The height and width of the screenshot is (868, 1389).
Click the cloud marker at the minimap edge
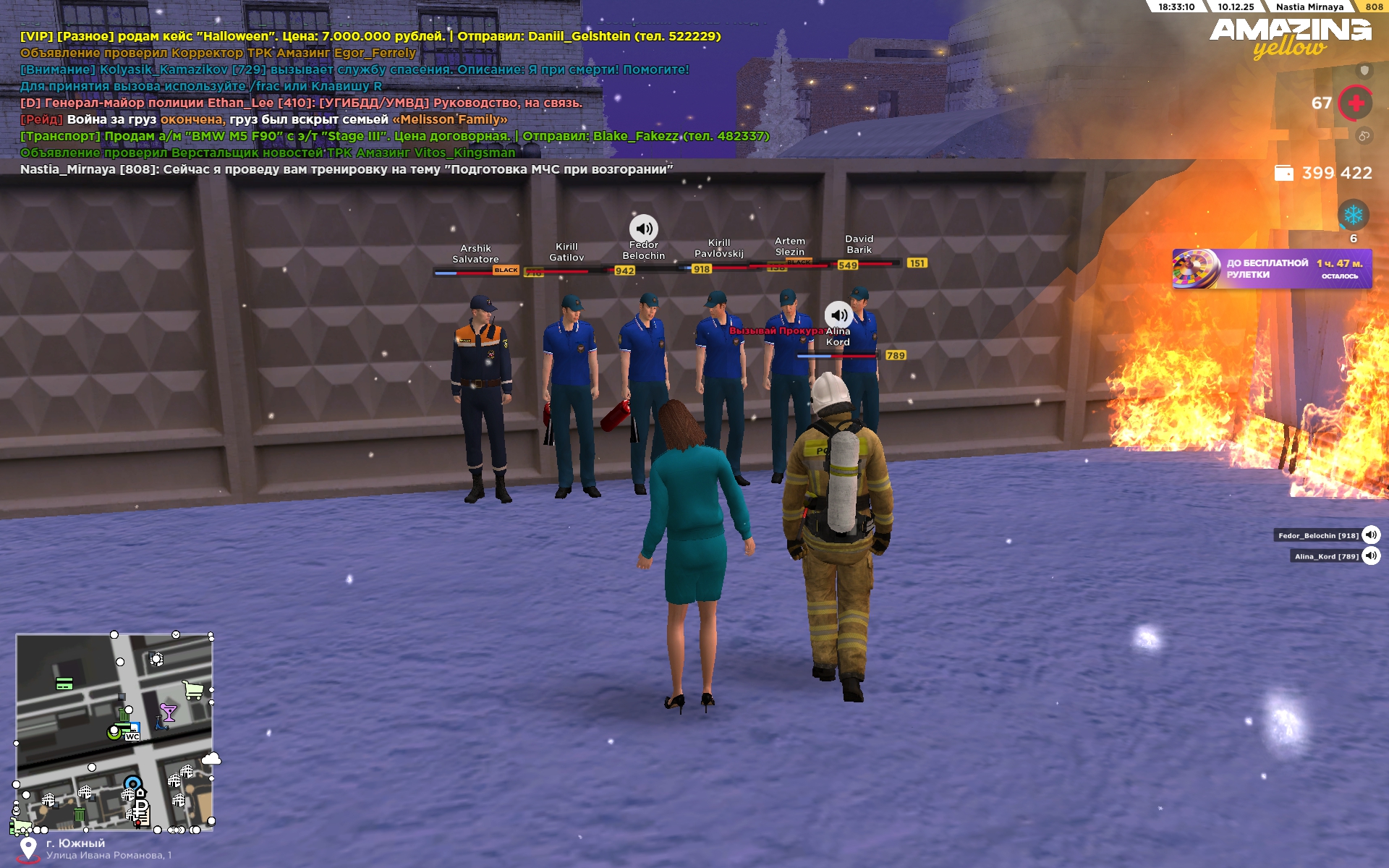pyautogui.click(x=211, y=759)
